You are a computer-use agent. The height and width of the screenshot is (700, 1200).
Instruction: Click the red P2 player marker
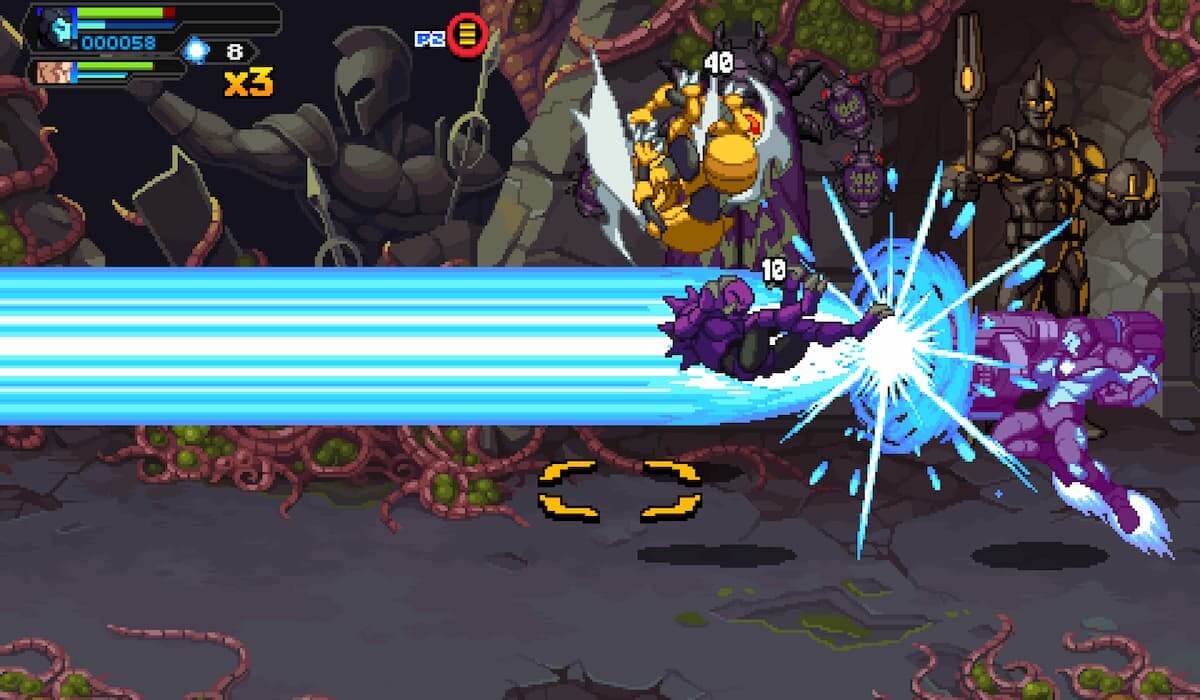point(466,36)
